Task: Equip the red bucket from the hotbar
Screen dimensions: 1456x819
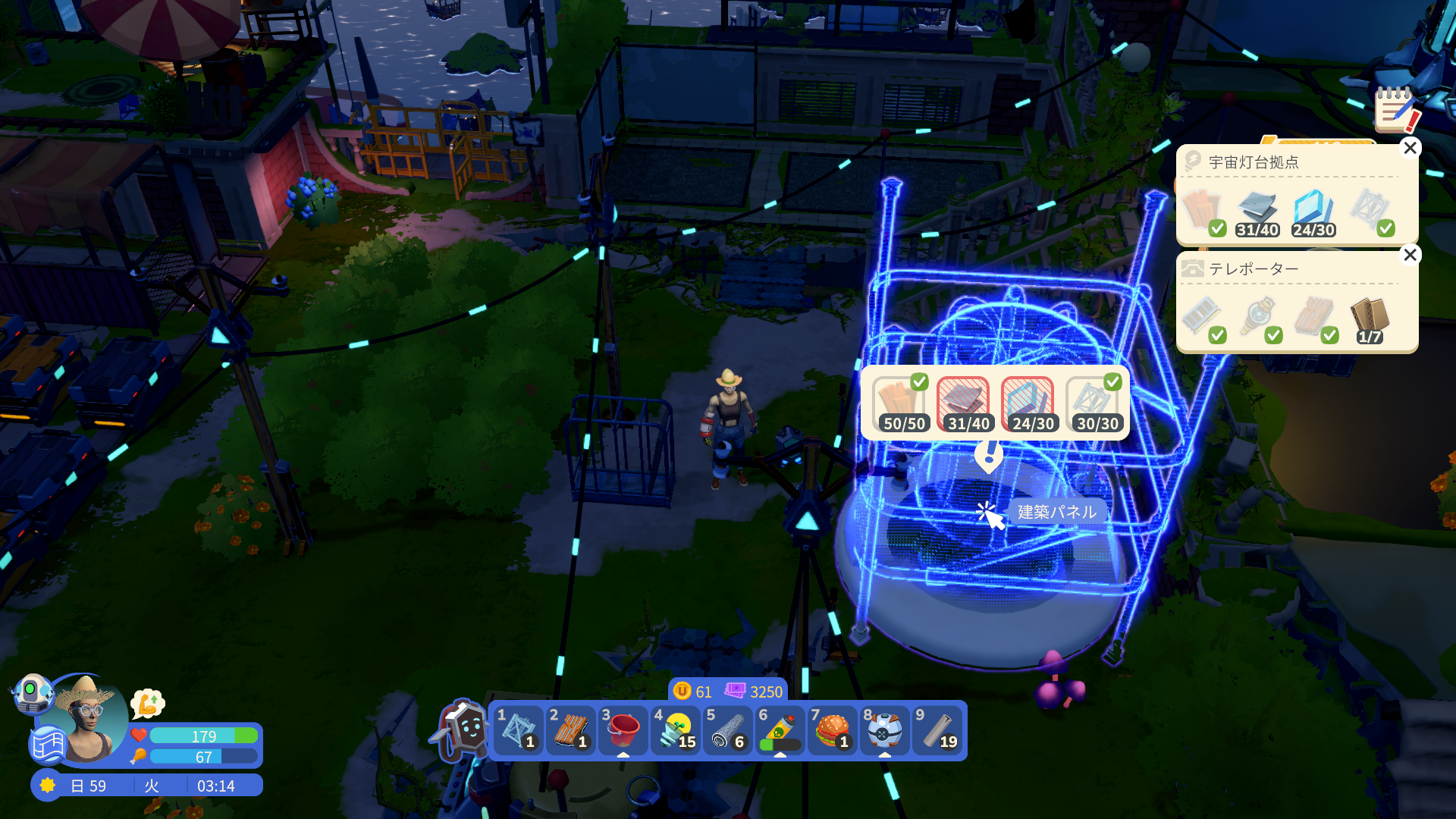Action: 623,730
